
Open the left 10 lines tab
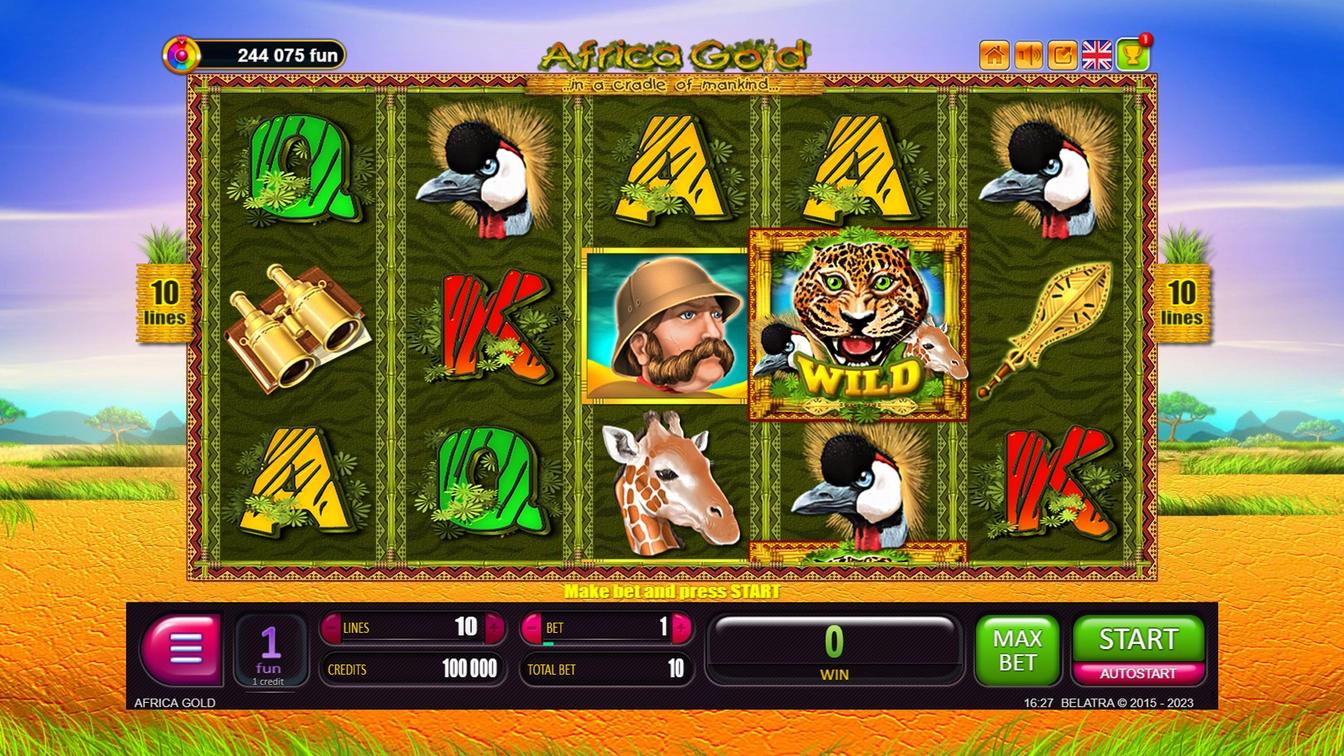coord(163,303)
